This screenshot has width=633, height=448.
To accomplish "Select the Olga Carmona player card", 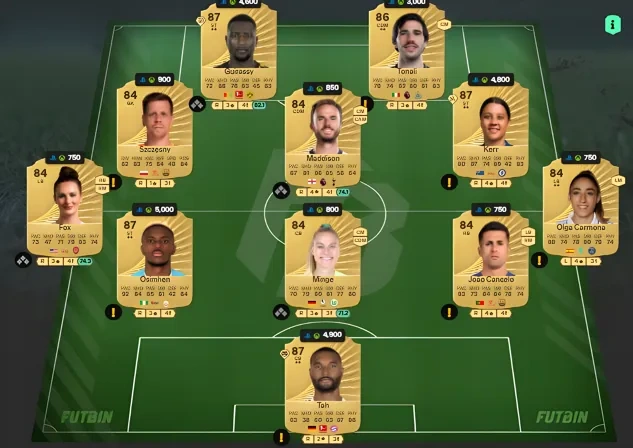I will point(580,212).
